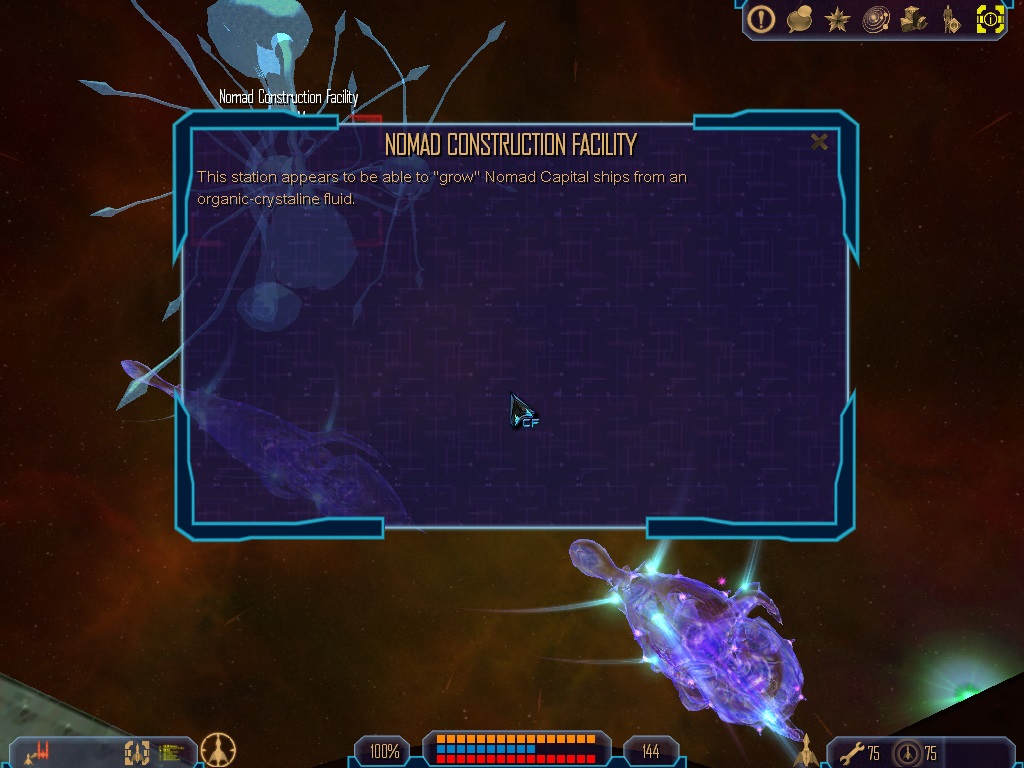The height and width of the screenshot is (768, 1024).
Task: Use the shield battery icon
Action: [907, 753]
